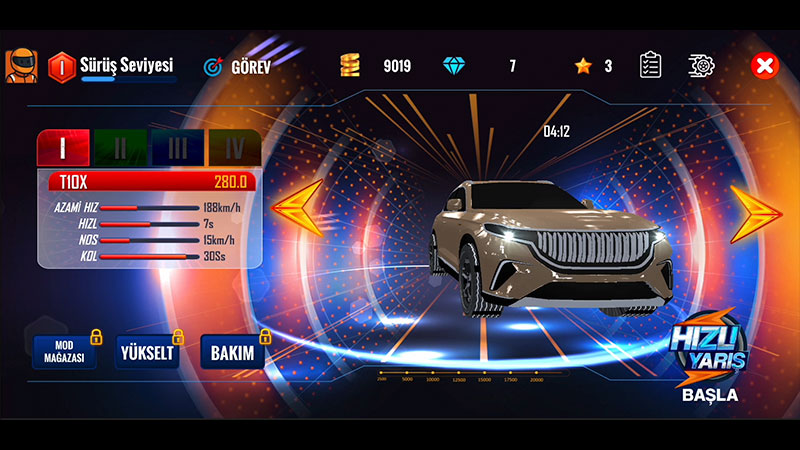Click the gold coins stack icon
The width and height of the screenshot is (800, 450).
(x=349, y=66)
